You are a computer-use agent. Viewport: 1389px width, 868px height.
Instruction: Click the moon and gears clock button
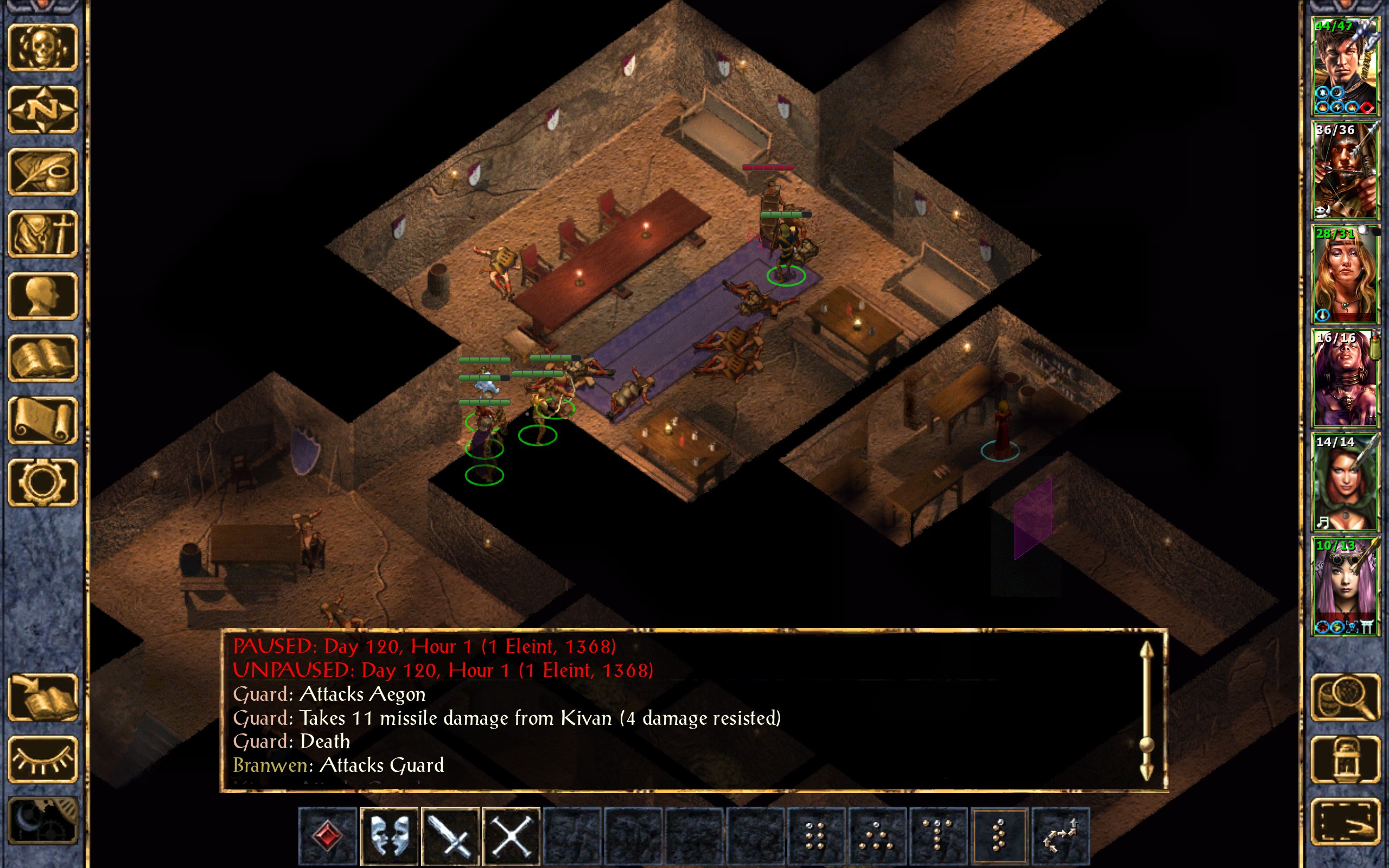click(42, 821)
